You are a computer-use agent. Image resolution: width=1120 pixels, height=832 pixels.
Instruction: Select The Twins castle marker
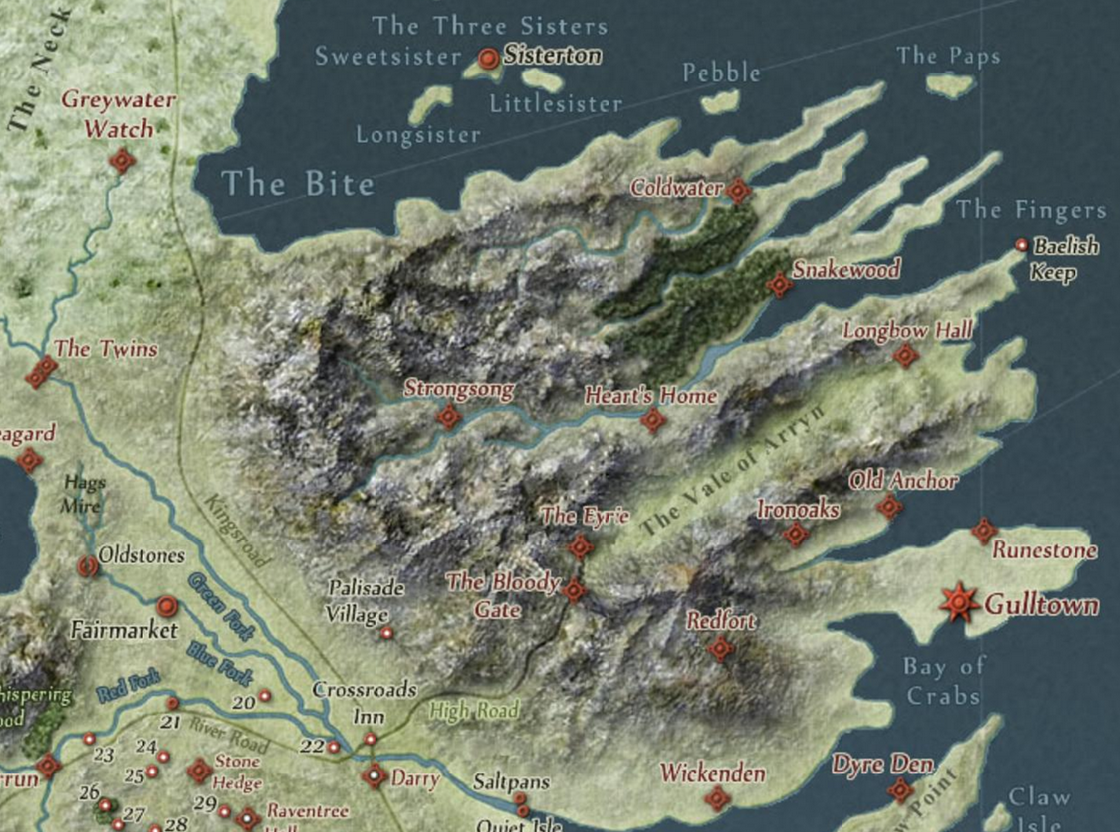click(41, 372)
